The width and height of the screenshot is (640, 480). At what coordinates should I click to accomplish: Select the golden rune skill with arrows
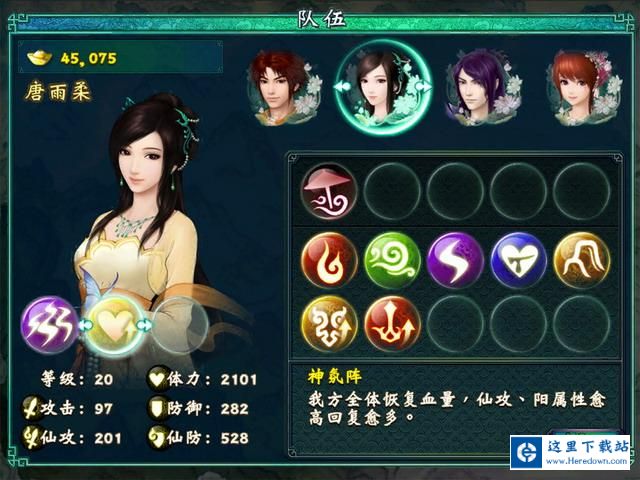[329, 324]
